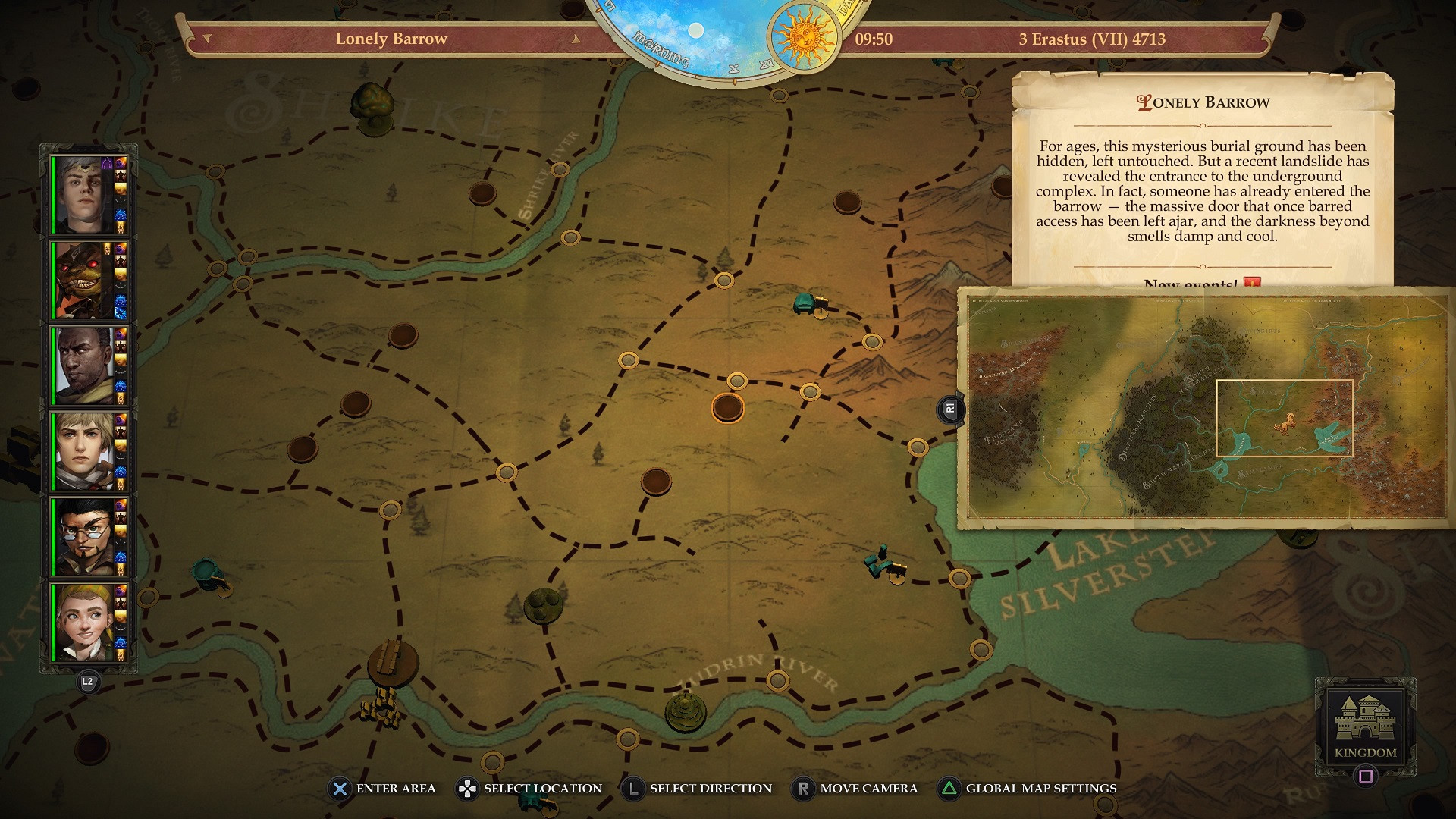This screenshot has width=1456, height=819.
Task: Select the domed mound marker on Shrike River
Action: point(685,711)
